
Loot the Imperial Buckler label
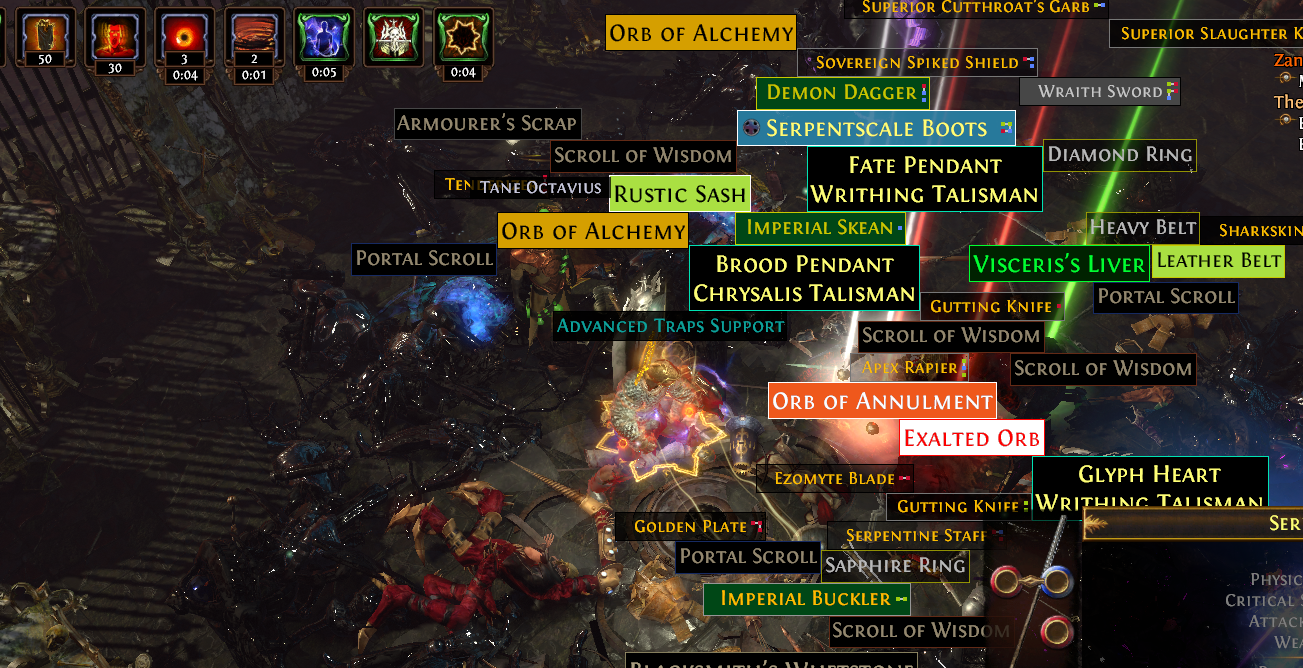(805, 599)
